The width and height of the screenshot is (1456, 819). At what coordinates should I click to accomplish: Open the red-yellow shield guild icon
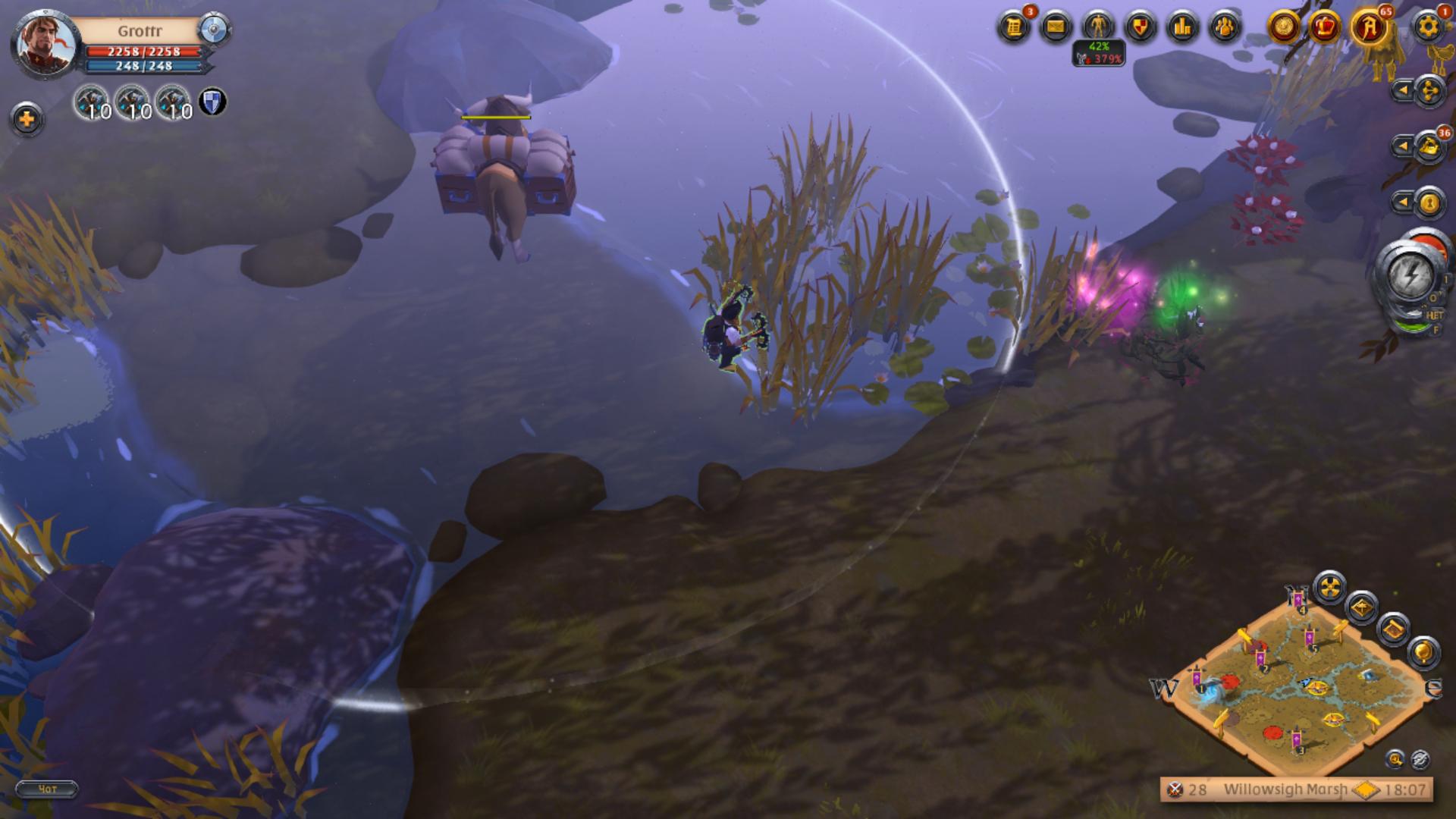pyautogui.click(x=1140, y=28)
